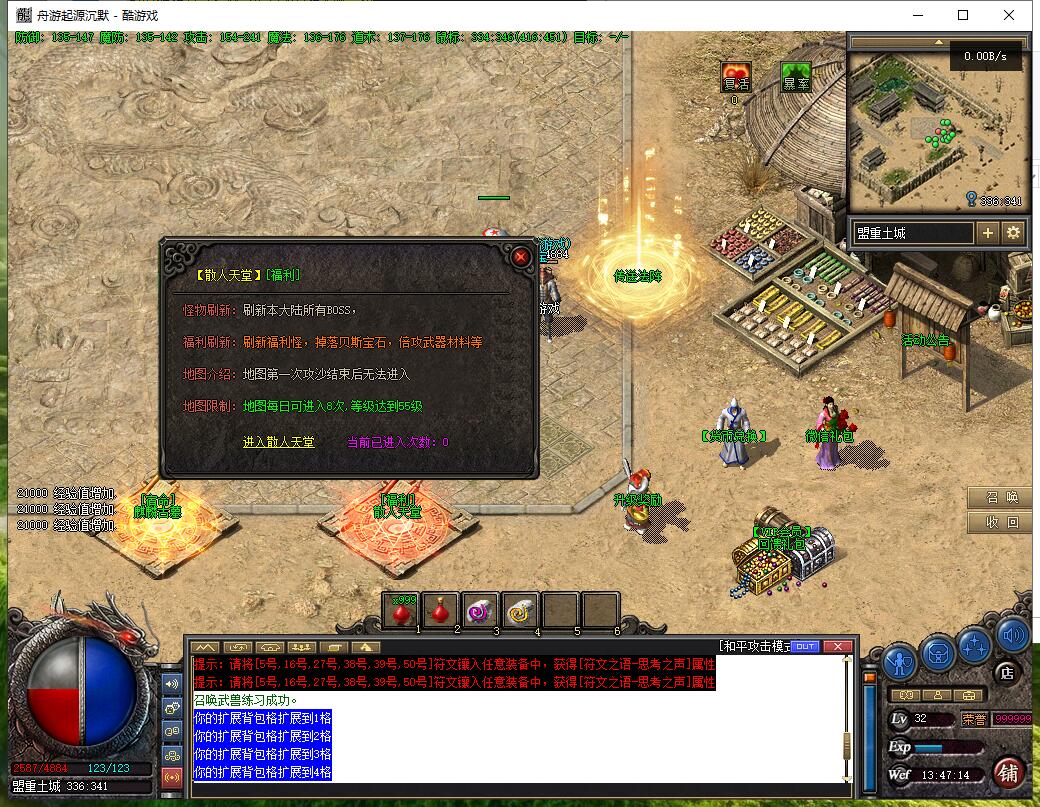
Task: Collapse the minimap with top arrow bar
Action: [x=938, y=43]
